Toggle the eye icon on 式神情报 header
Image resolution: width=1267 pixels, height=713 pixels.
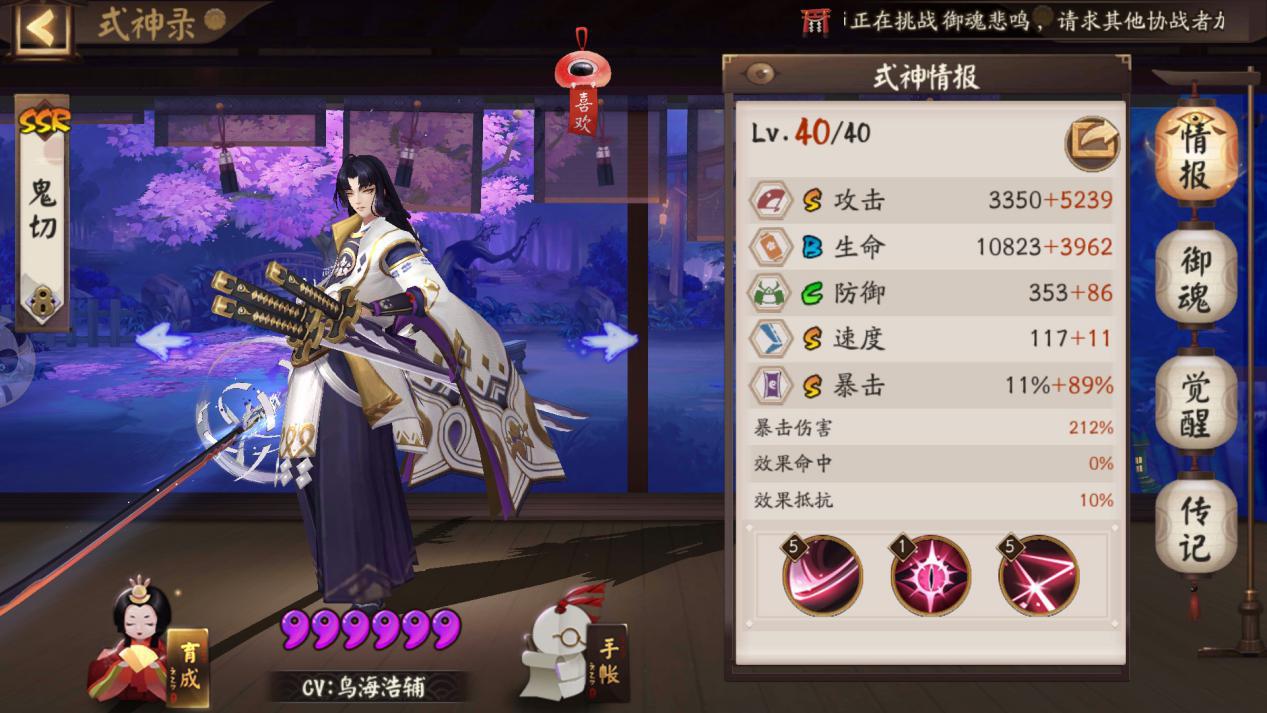coord(762,74)
